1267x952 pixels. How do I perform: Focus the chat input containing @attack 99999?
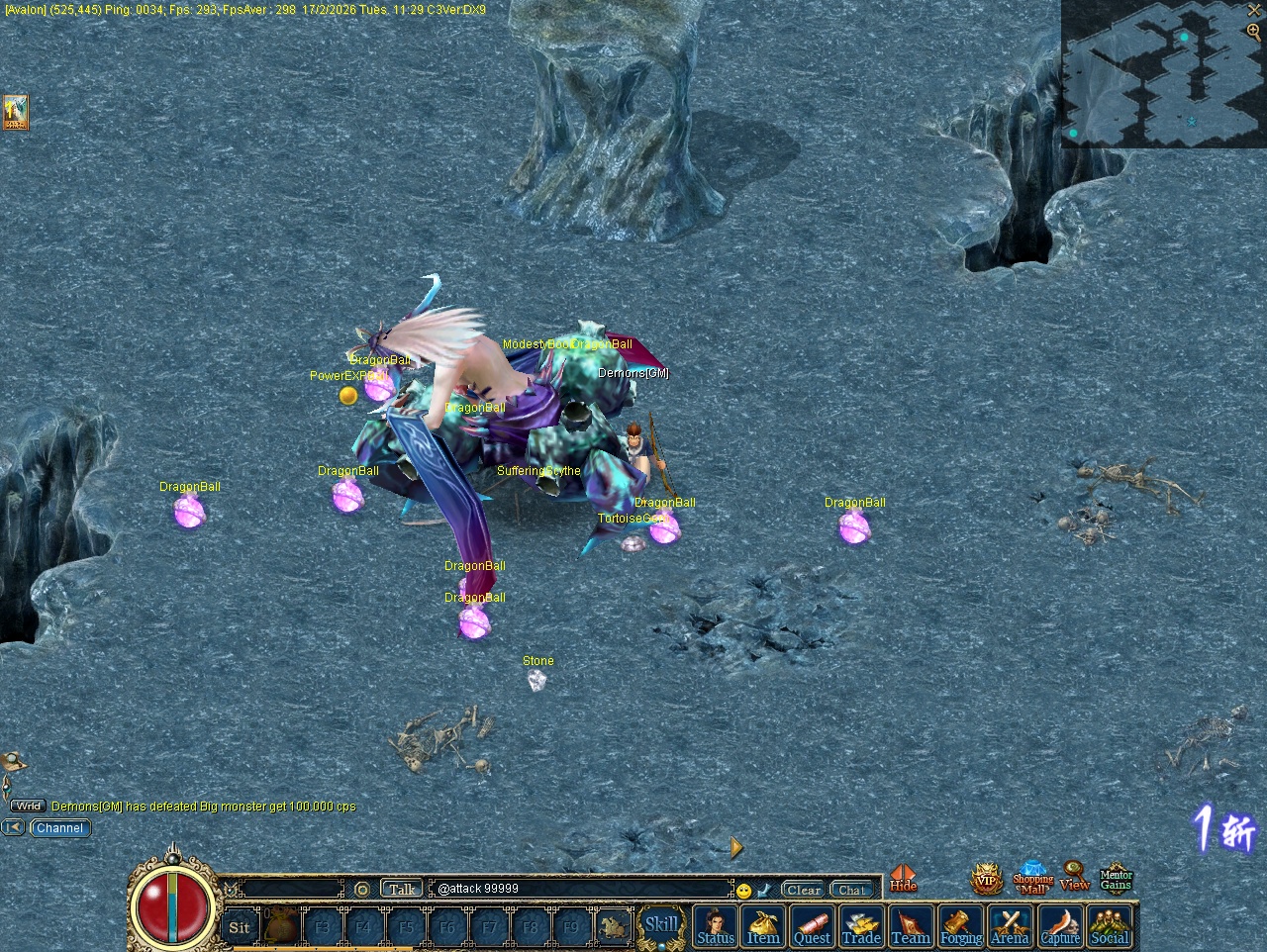[x=582, y=889]
